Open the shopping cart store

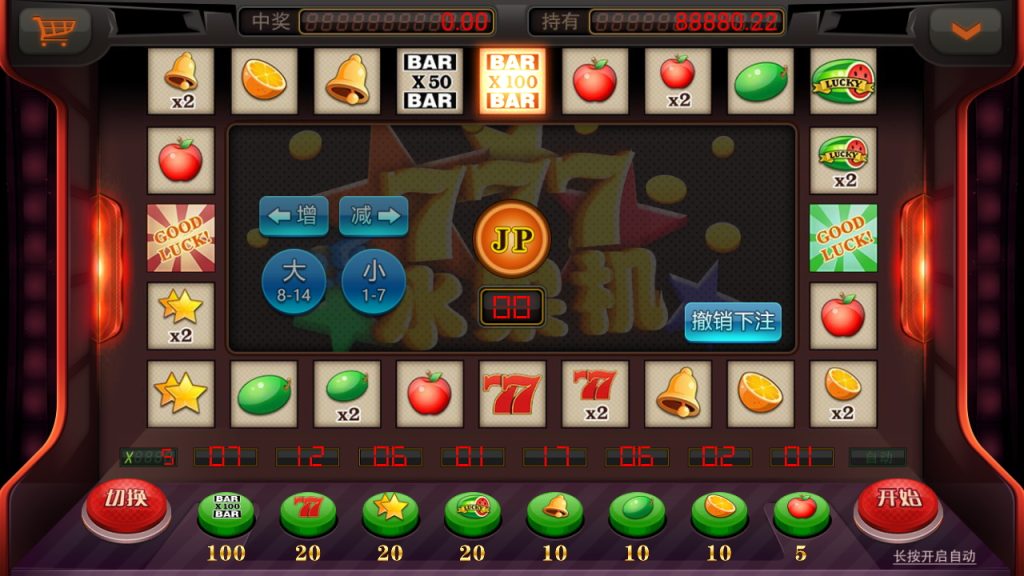[x=53, y=31]
